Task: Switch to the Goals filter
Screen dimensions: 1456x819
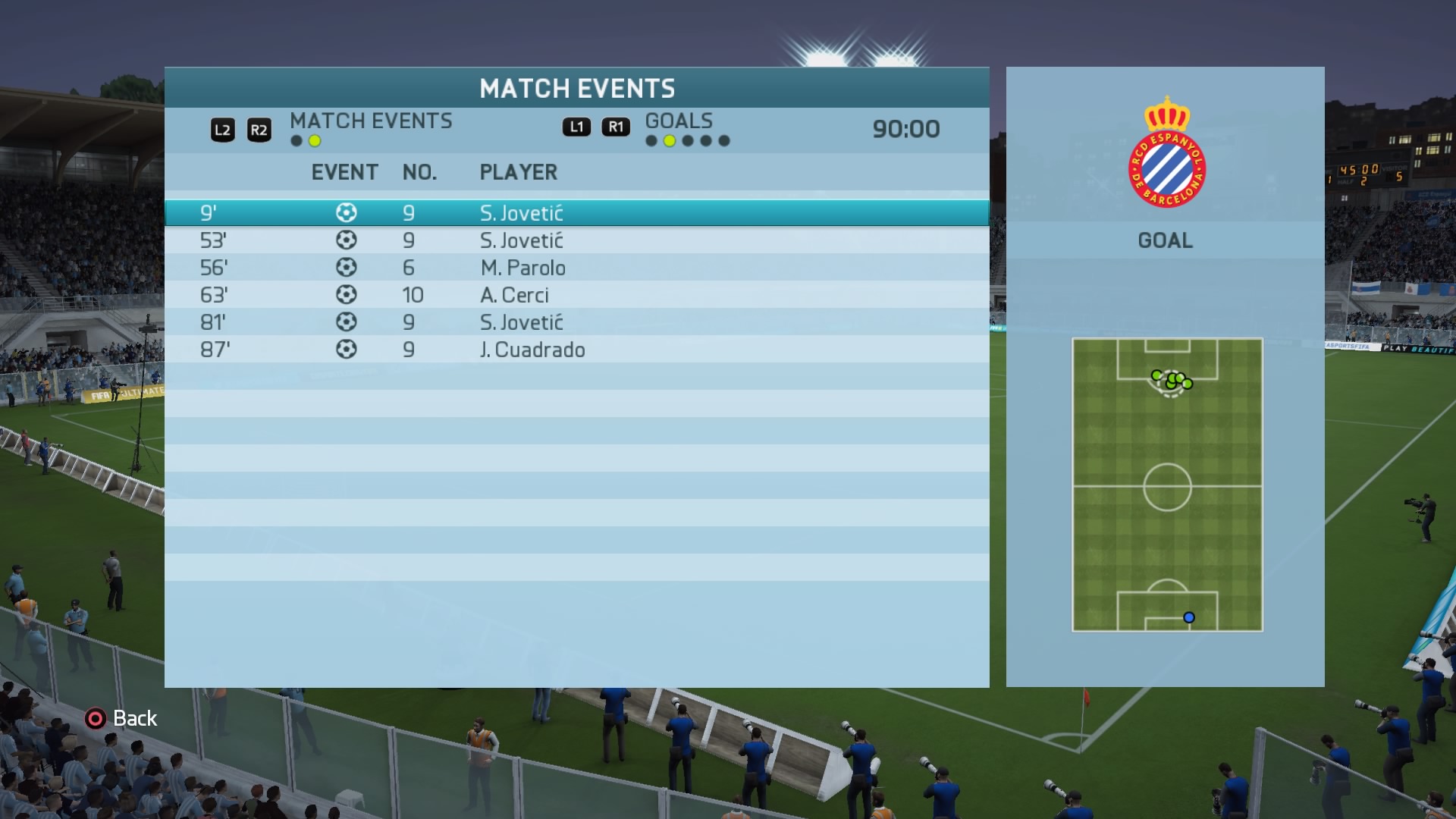Action: pyautogui.click(x=679, y=121)
